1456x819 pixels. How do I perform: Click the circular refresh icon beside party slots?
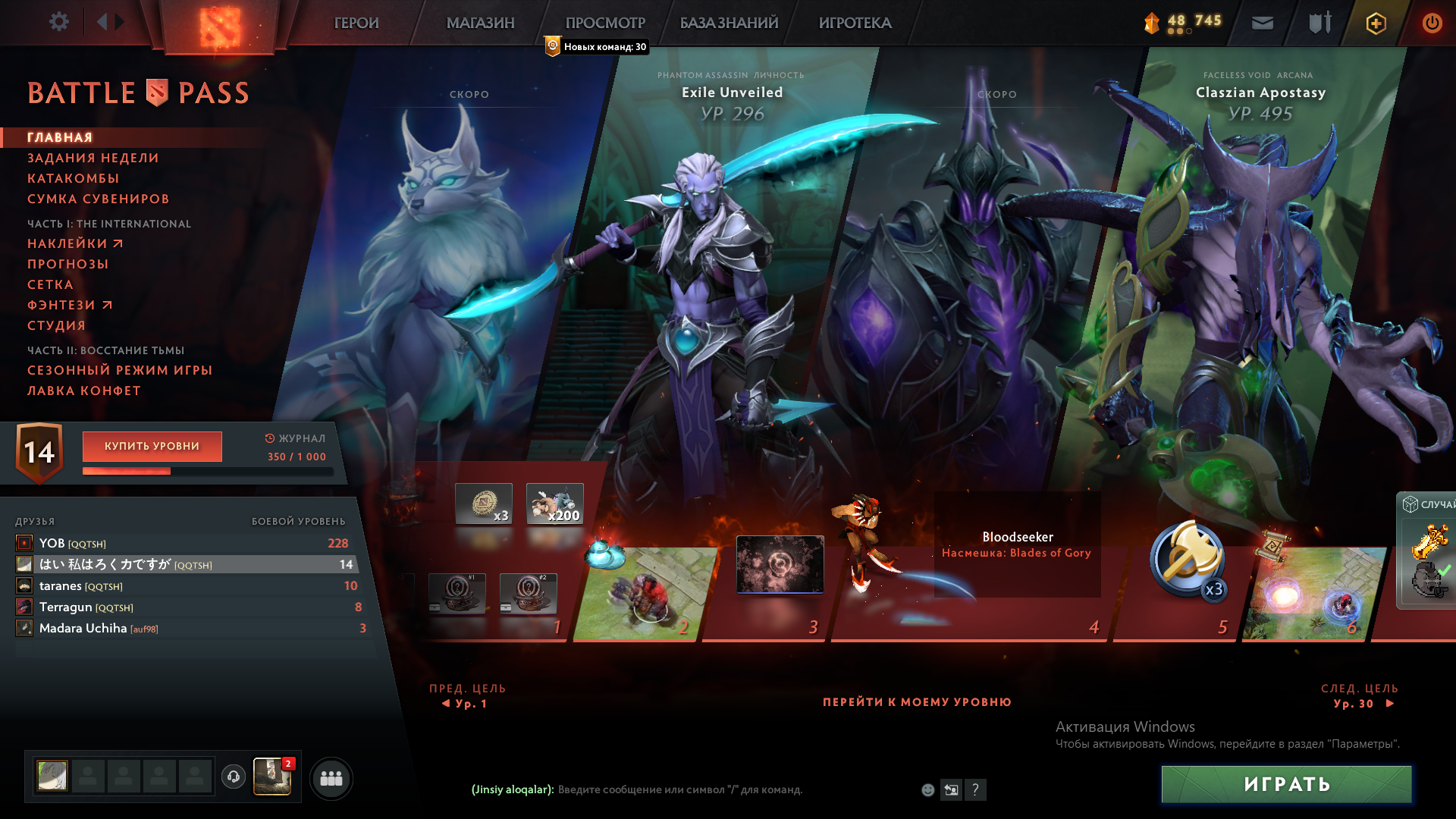tap(233, 777)
